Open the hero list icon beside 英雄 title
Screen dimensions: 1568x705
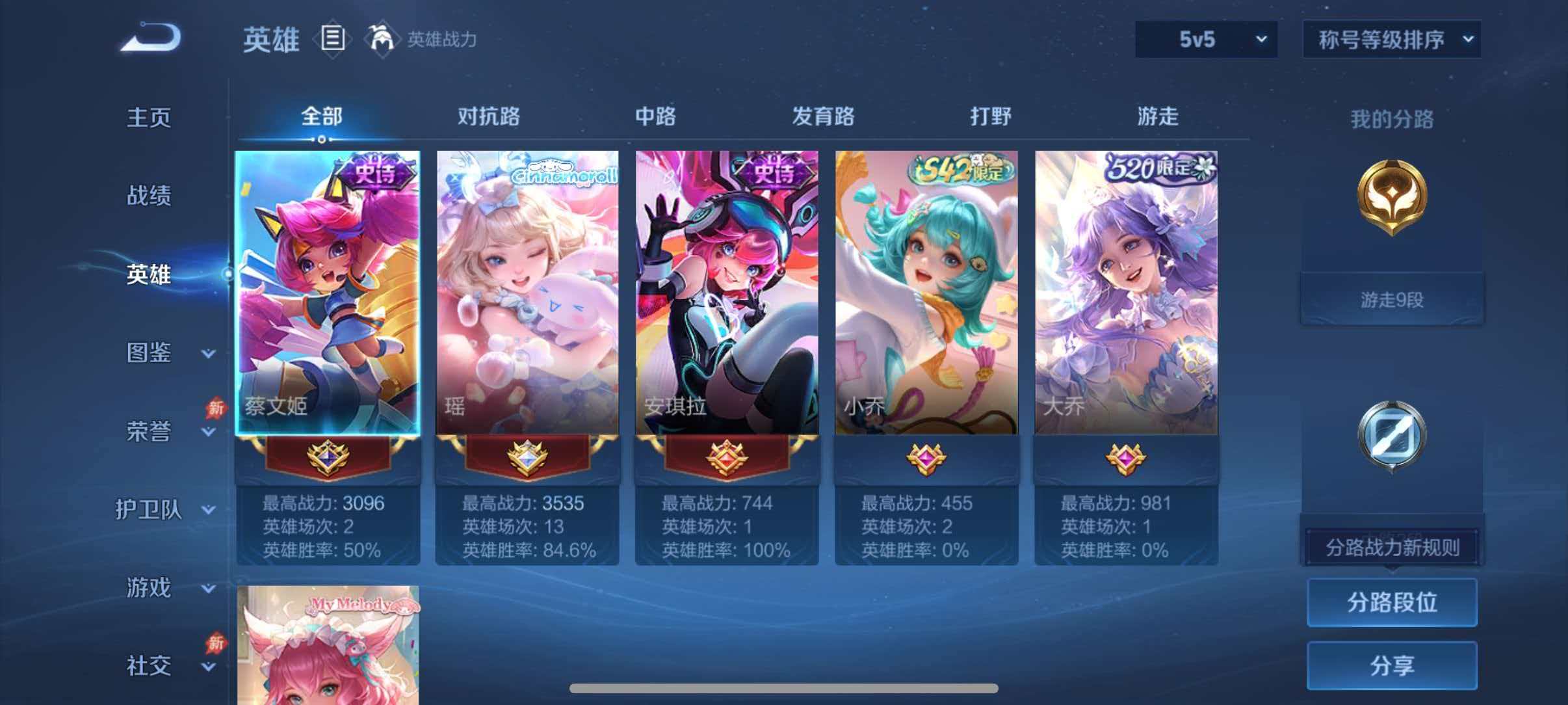click(333, 39)
